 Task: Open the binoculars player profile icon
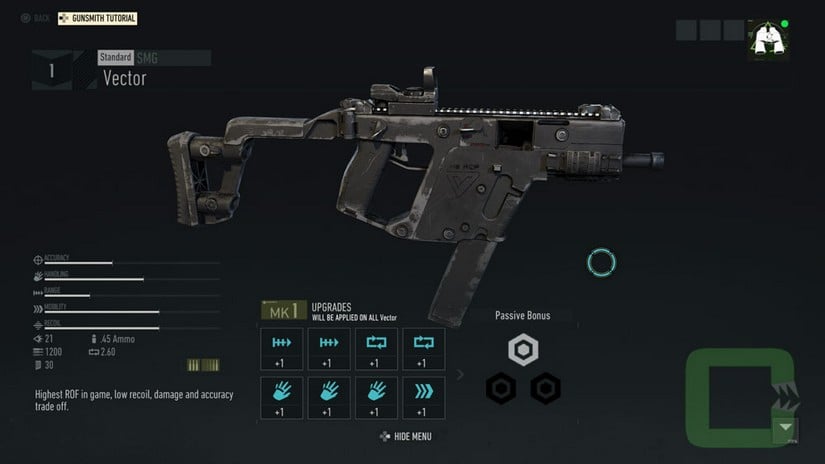[767, 39]
